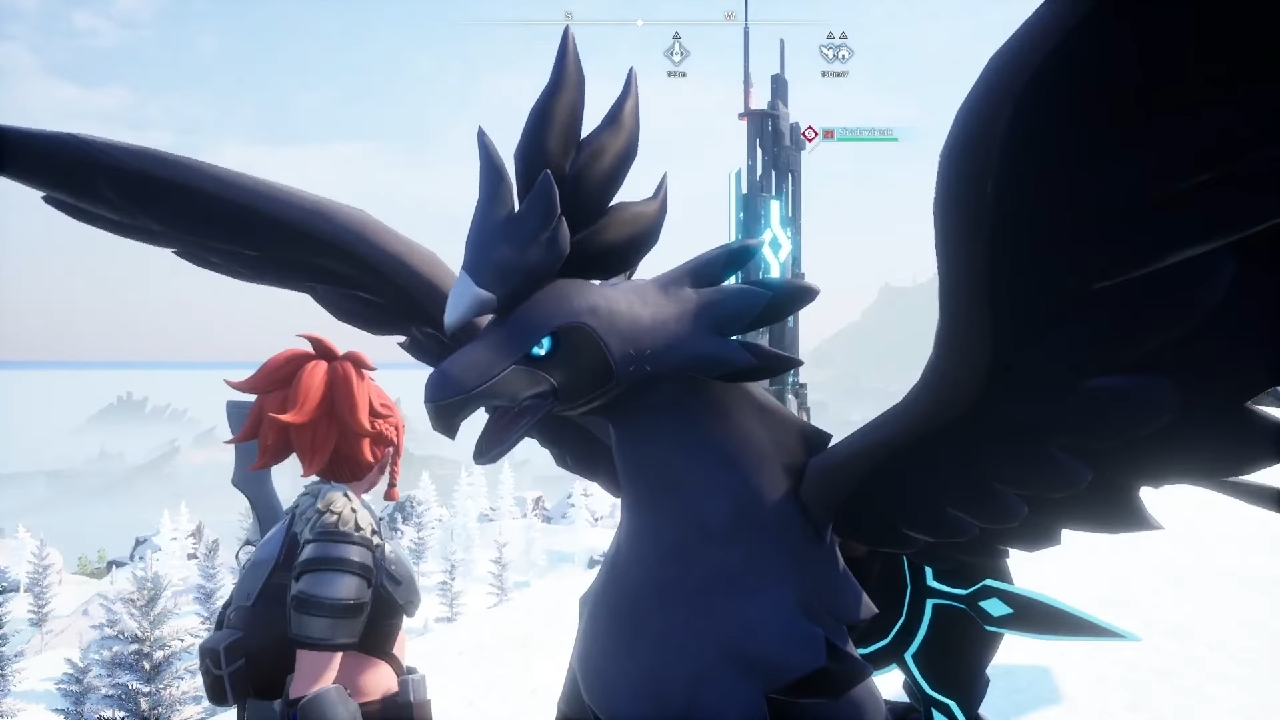Click the W direction letter on the compass
This screenshot has height=720, width=1280.
click(x=731, y=16)
